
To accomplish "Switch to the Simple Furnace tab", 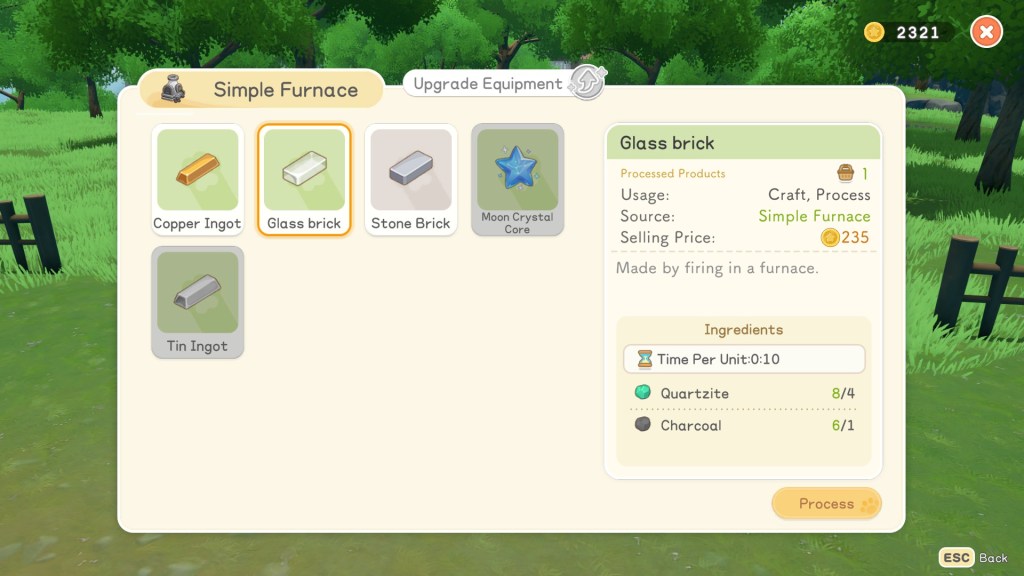I will point(262,90).
